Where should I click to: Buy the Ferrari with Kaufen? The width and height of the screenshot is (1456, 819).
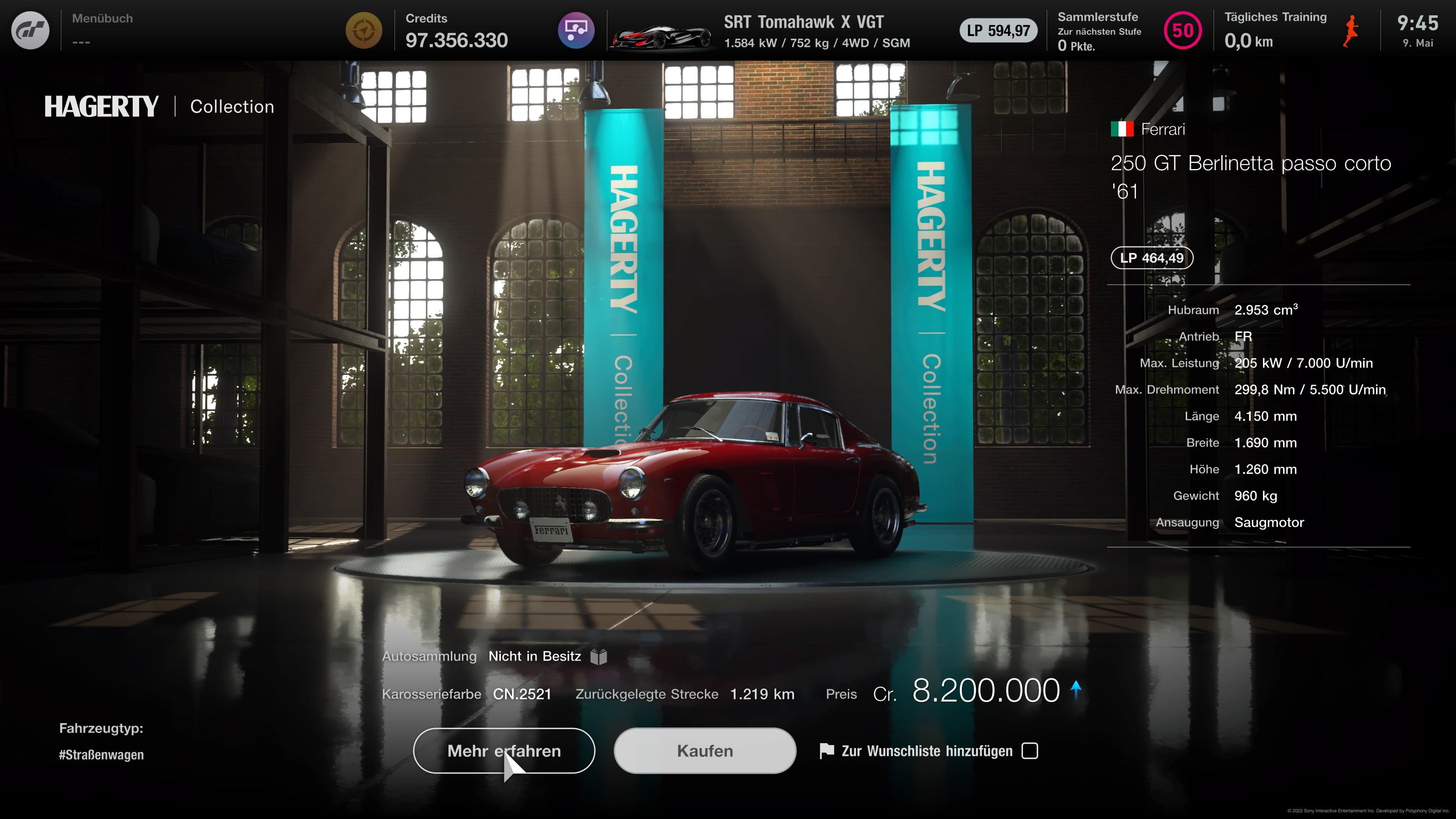click(705, 751)
